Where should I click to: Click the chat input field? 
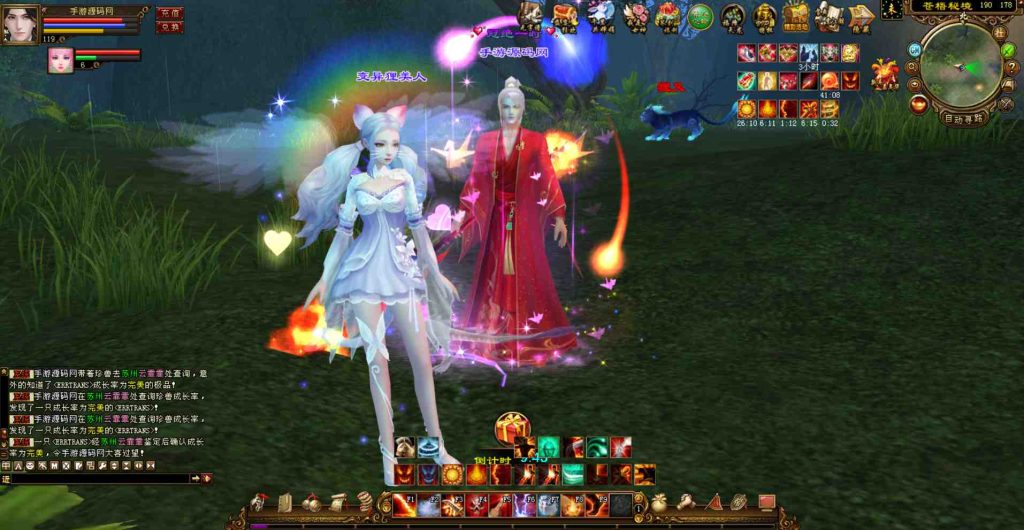[100, 479]
